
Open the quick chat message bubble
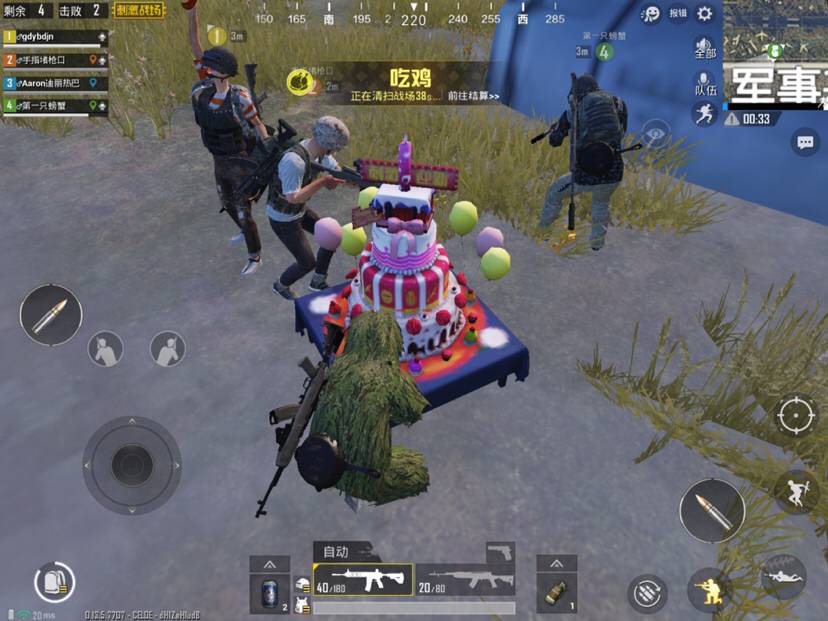pos(805,142)
